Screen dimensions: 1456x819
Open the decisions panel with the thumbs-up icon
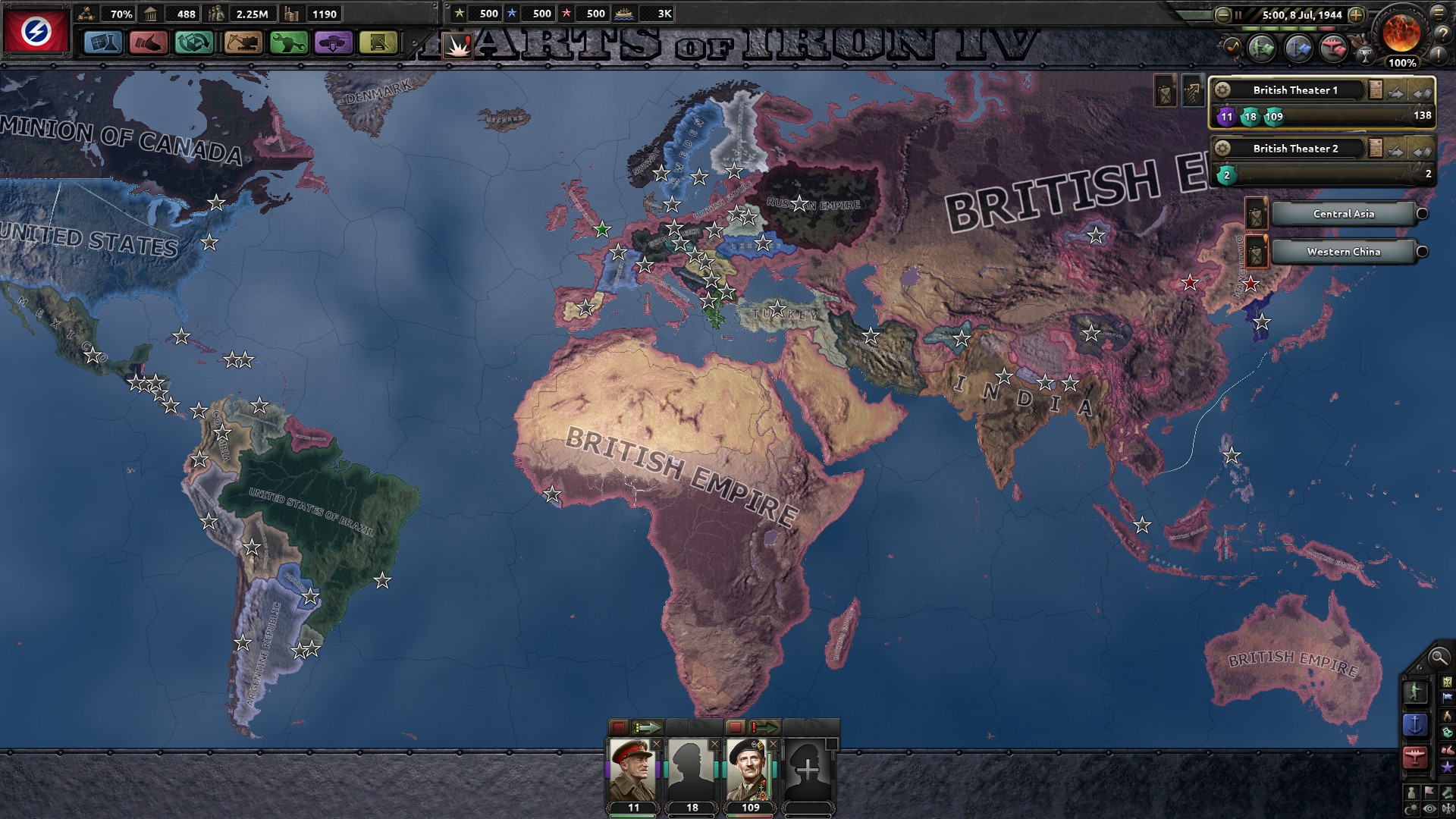click(149, 42)
